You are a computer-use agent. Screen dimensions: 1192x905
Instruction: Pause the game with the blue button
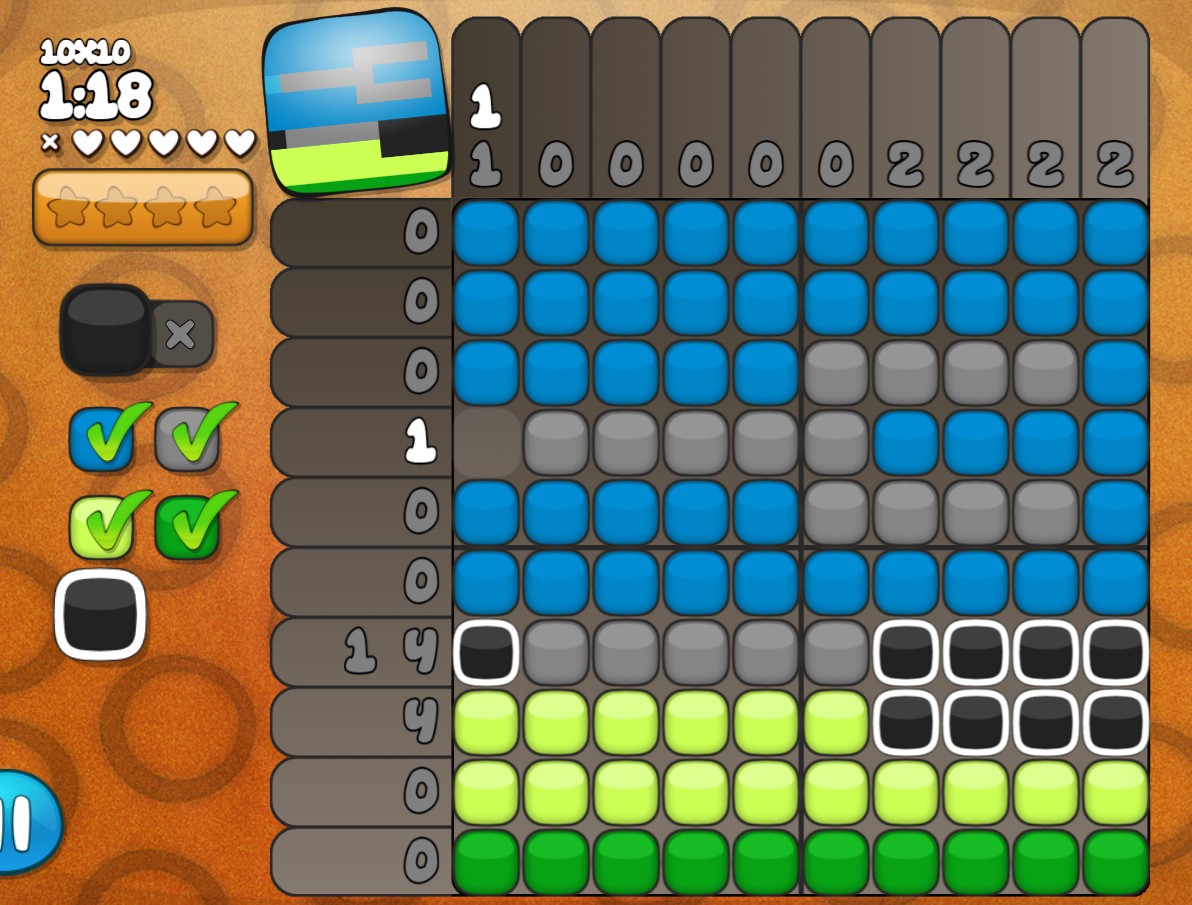[25, 822]
